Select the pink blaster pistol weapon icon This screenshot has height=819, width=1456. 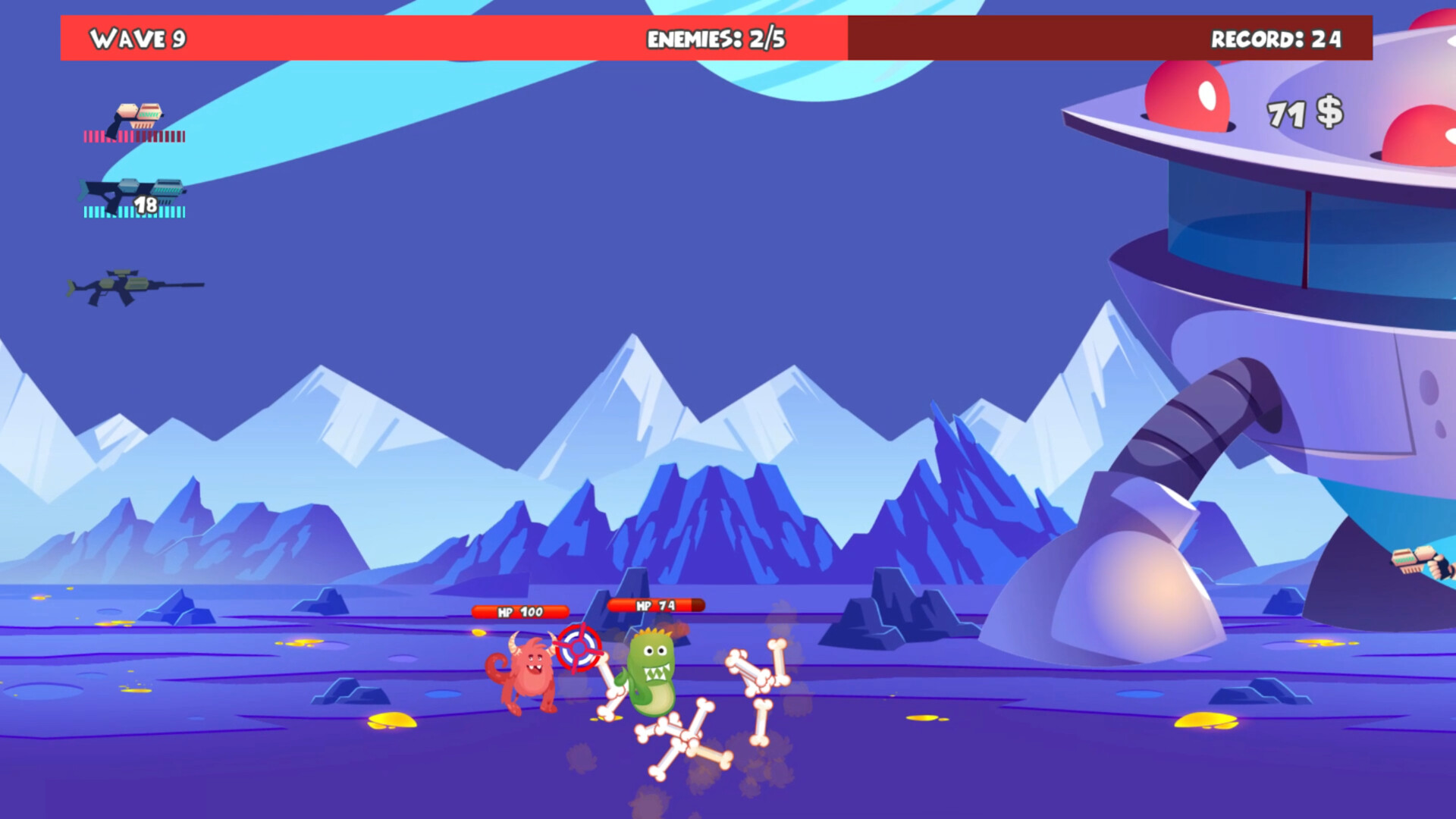point(140,114)
